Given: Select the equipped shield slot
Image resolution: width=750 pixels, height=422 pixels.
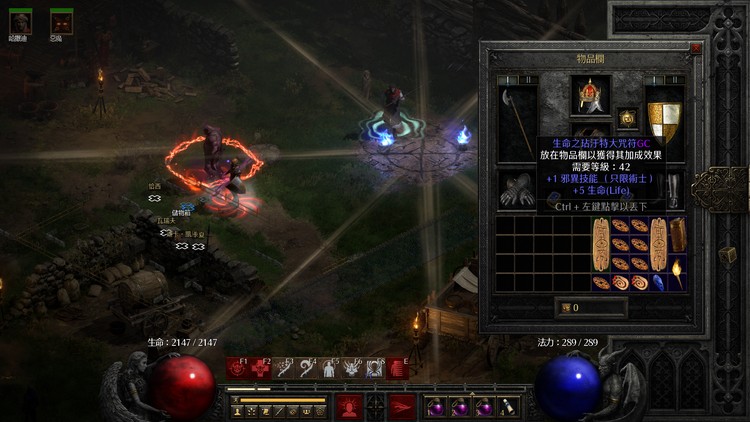Looking at the screenshot, I should pyautogui.click(x=664, y=120).
